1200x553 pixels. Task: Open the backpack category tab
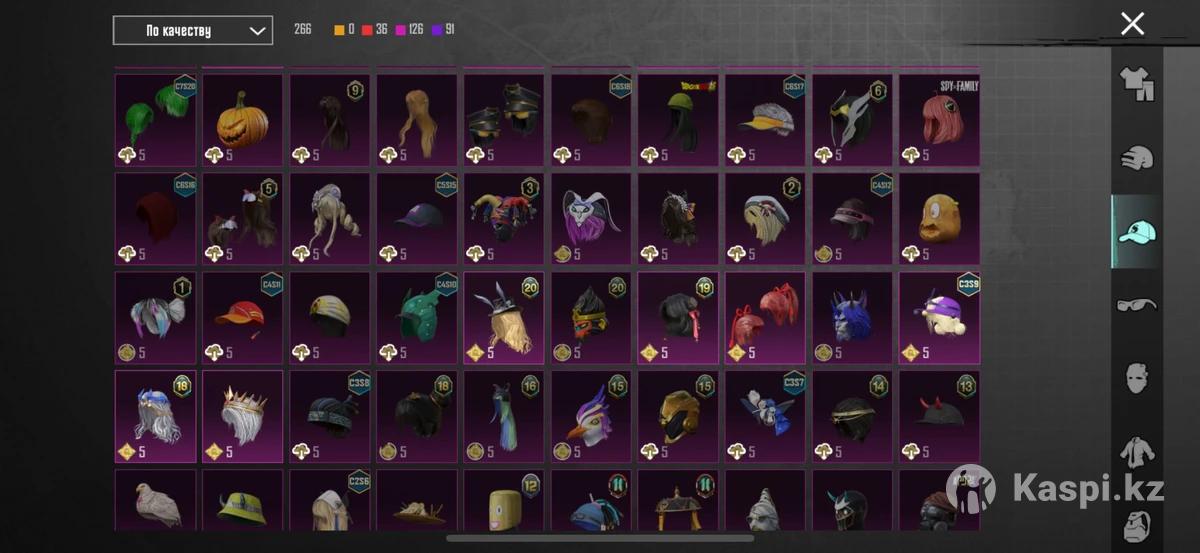[x=1136, y=523]
